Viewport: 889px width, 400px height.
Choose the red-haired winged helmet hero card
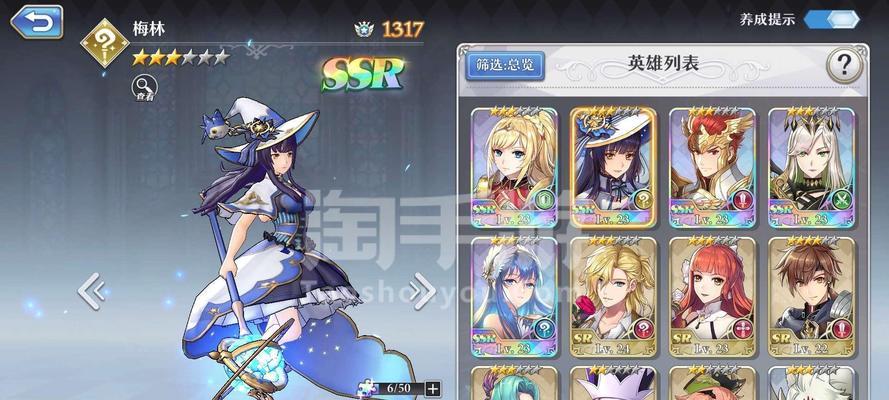pyautogui.click(x=711, y=165)
